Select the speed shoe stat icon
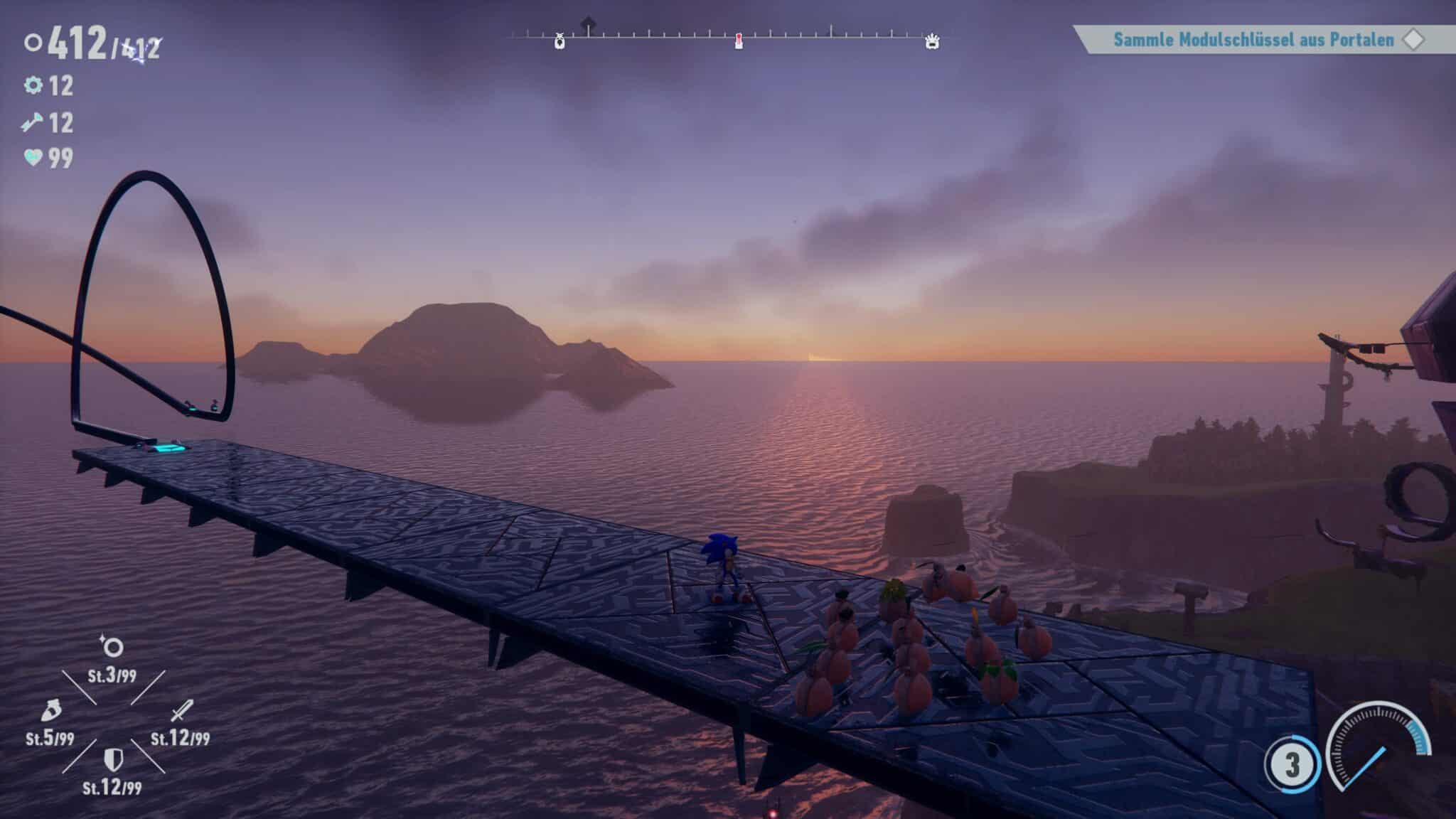This screenshot has height=819, width=1456. (51, 711)
